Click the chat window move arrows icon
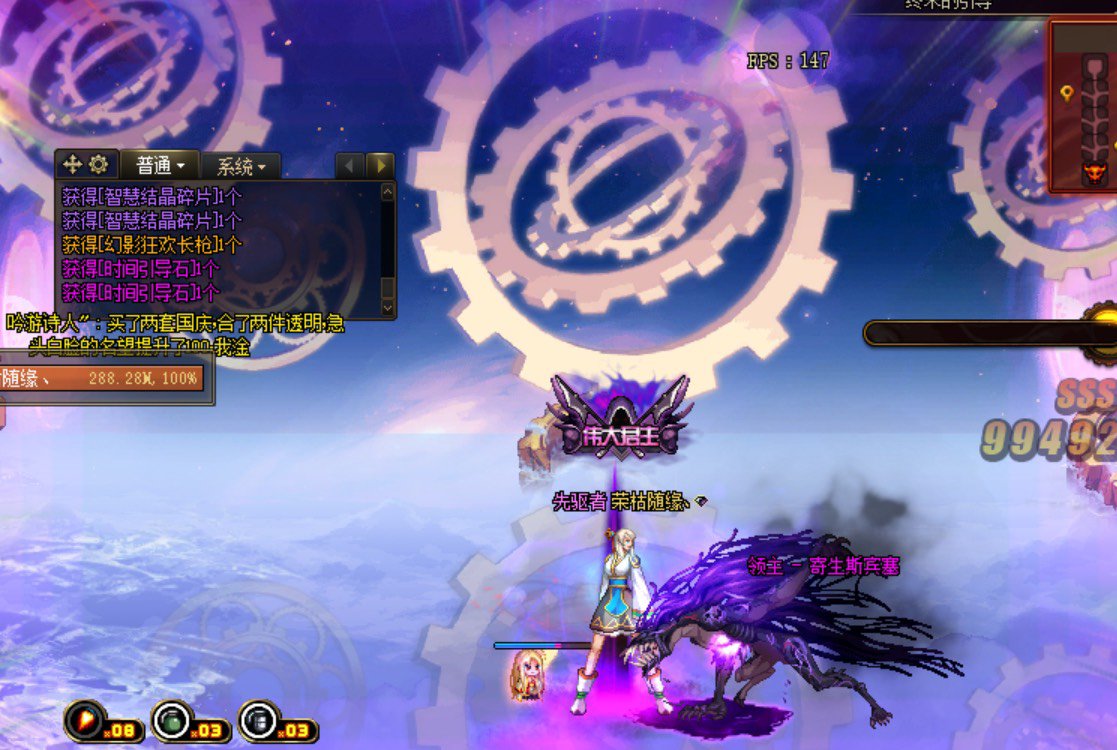Viewport: 1117px width, 750px height. tap(73, 165)
